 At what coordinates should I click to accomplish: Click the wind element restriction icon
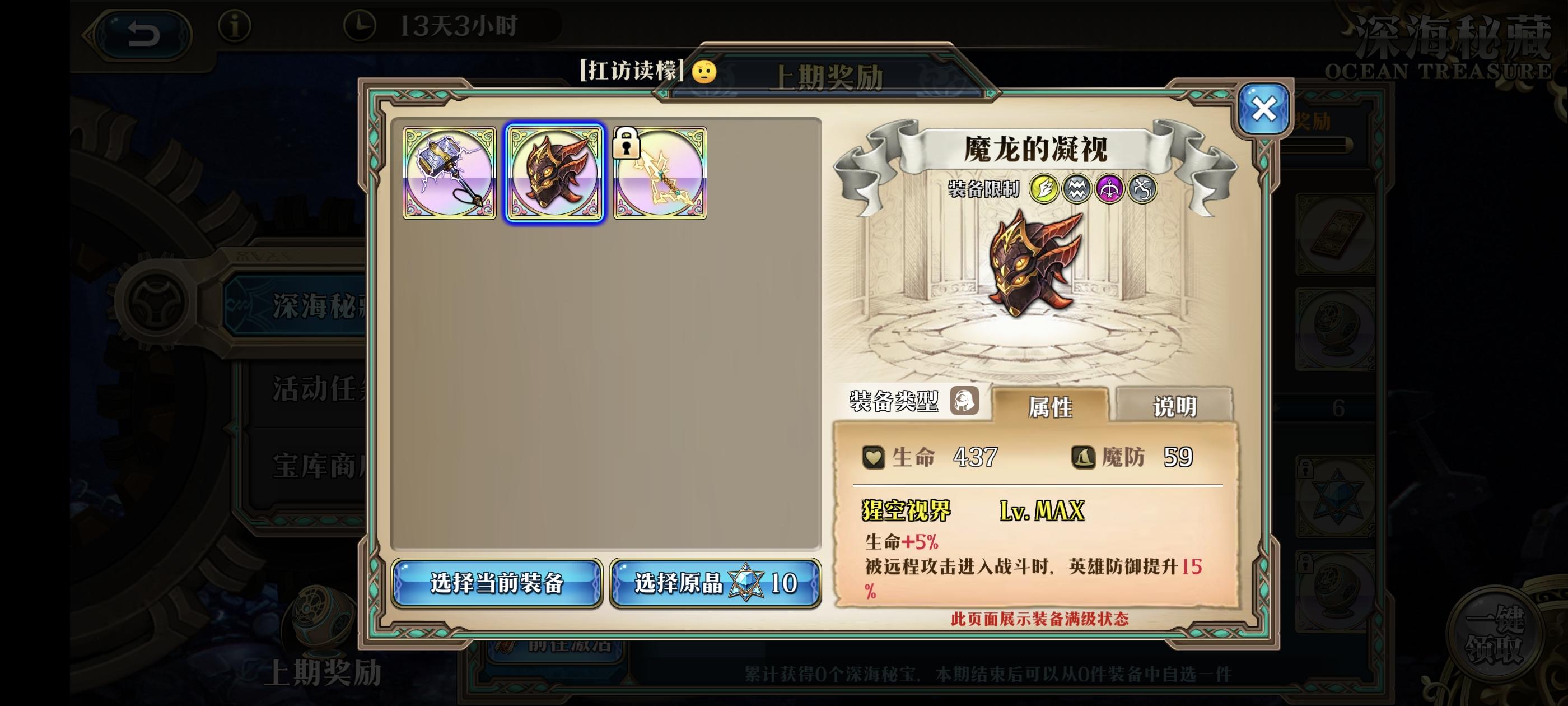1144,189
